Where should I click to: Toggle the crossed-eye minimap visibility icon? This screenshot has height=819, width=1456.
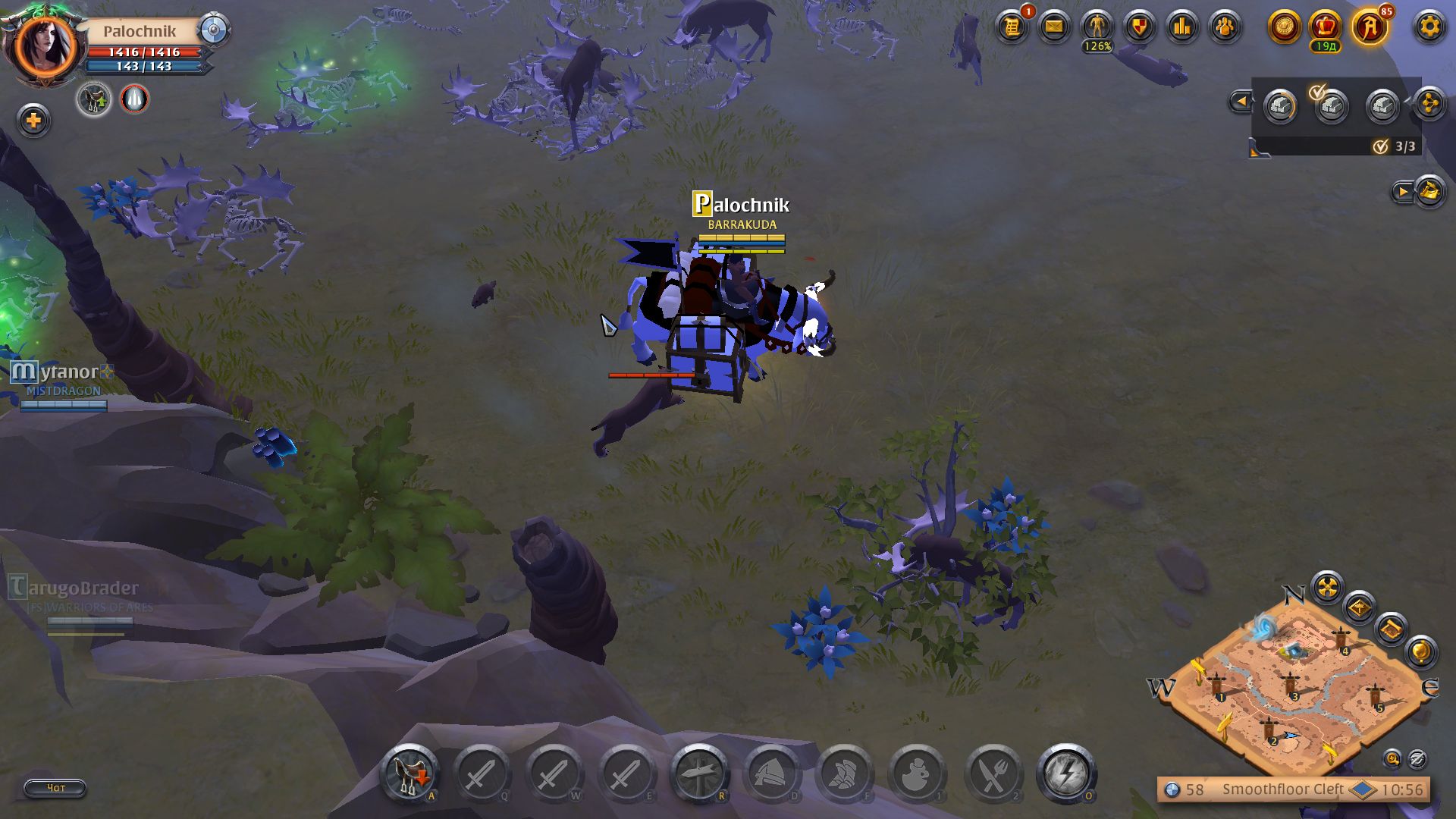[x=1416, y=758]
